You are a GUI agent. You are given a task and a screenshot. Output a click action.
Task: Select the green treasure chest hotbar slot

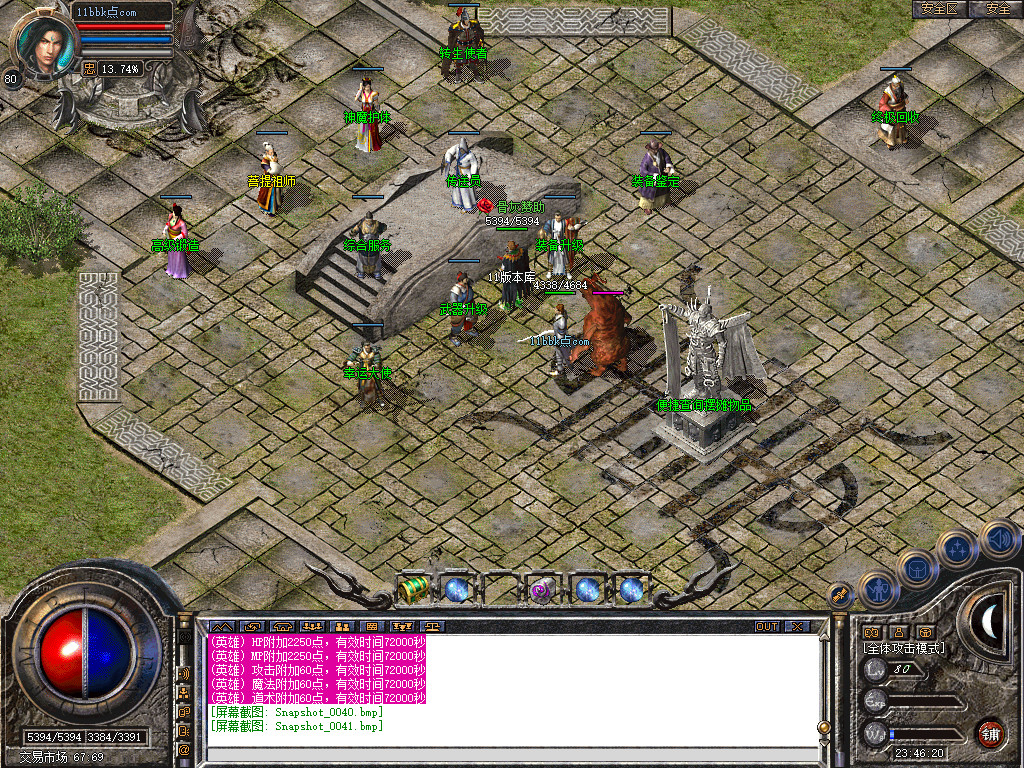click(x=413, y=590)
